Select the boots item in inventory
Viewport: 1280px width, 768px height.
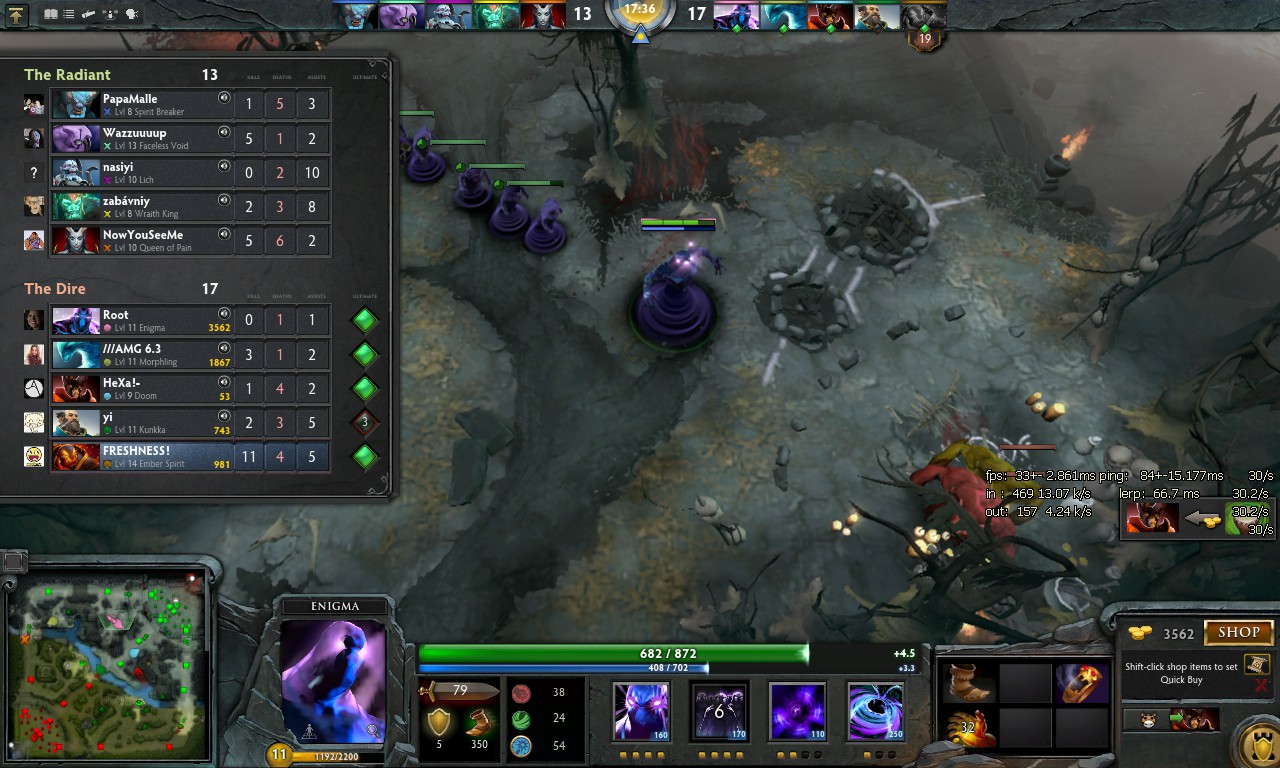pos(969,683)
